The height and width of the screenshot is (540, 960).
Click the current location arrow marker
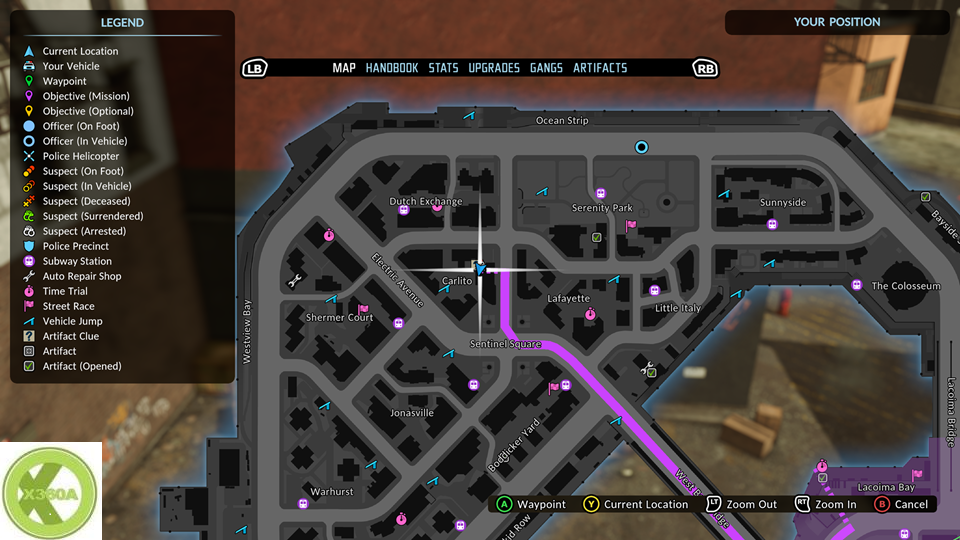(480, 269)
